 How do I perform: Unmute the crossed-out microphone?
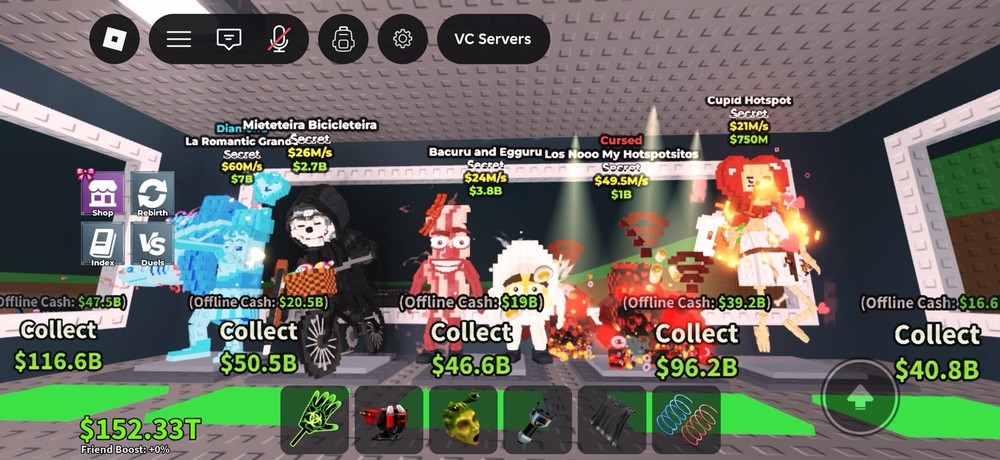[280, 39]
